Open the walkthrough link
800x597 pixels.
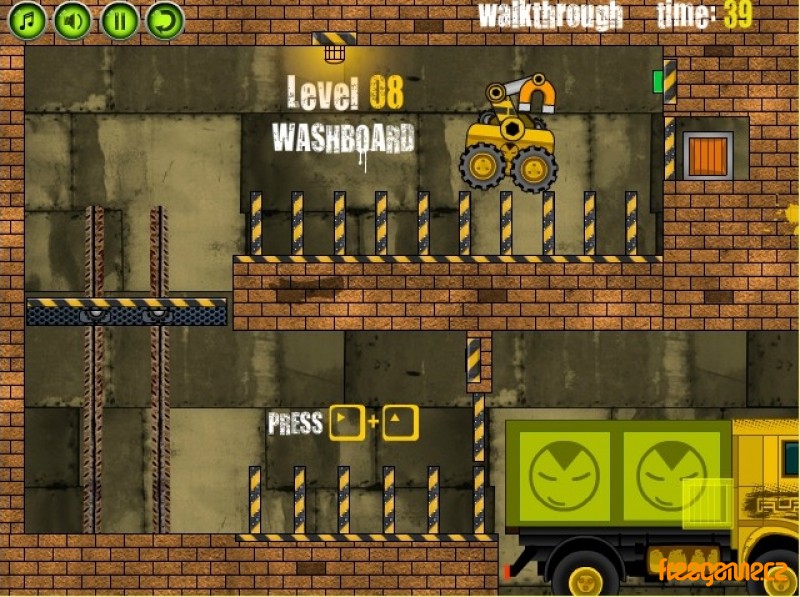pyautogui.click(x=550, y=15)
